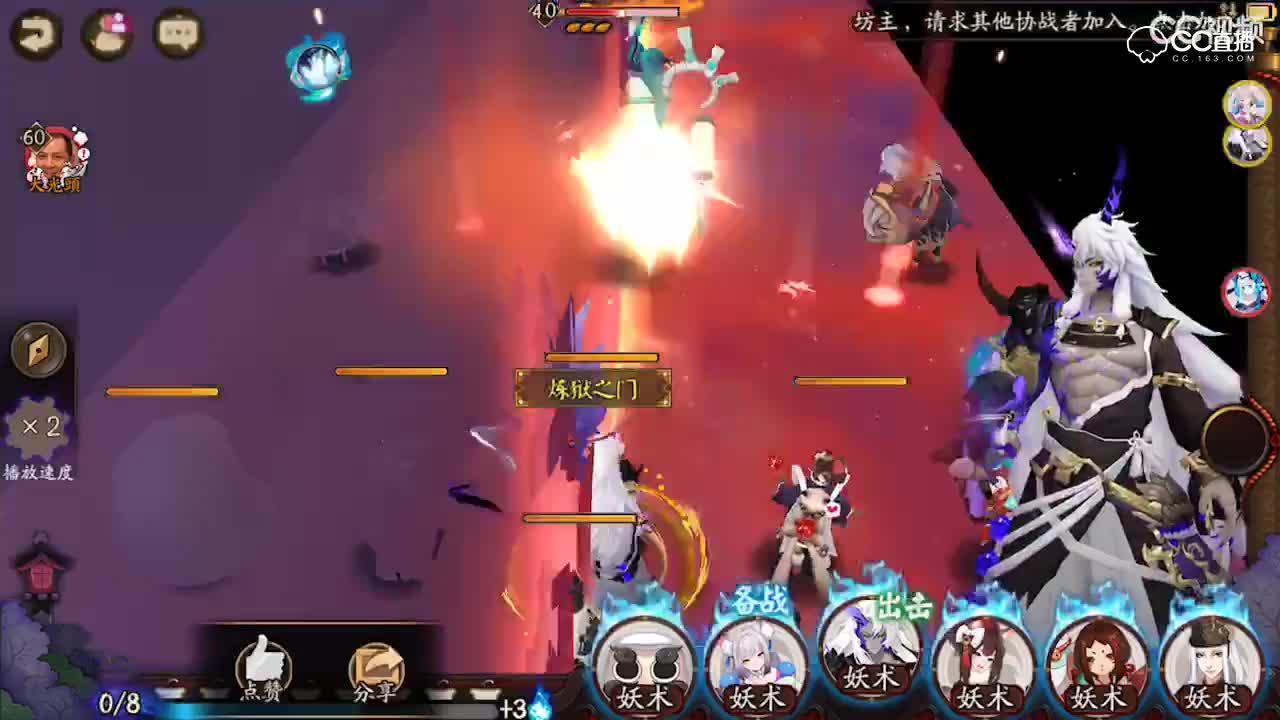Tap the 点赞 thumbs-up icon
The width and height of the screenshot is (1280, 720).
click(x=263, y=662)
